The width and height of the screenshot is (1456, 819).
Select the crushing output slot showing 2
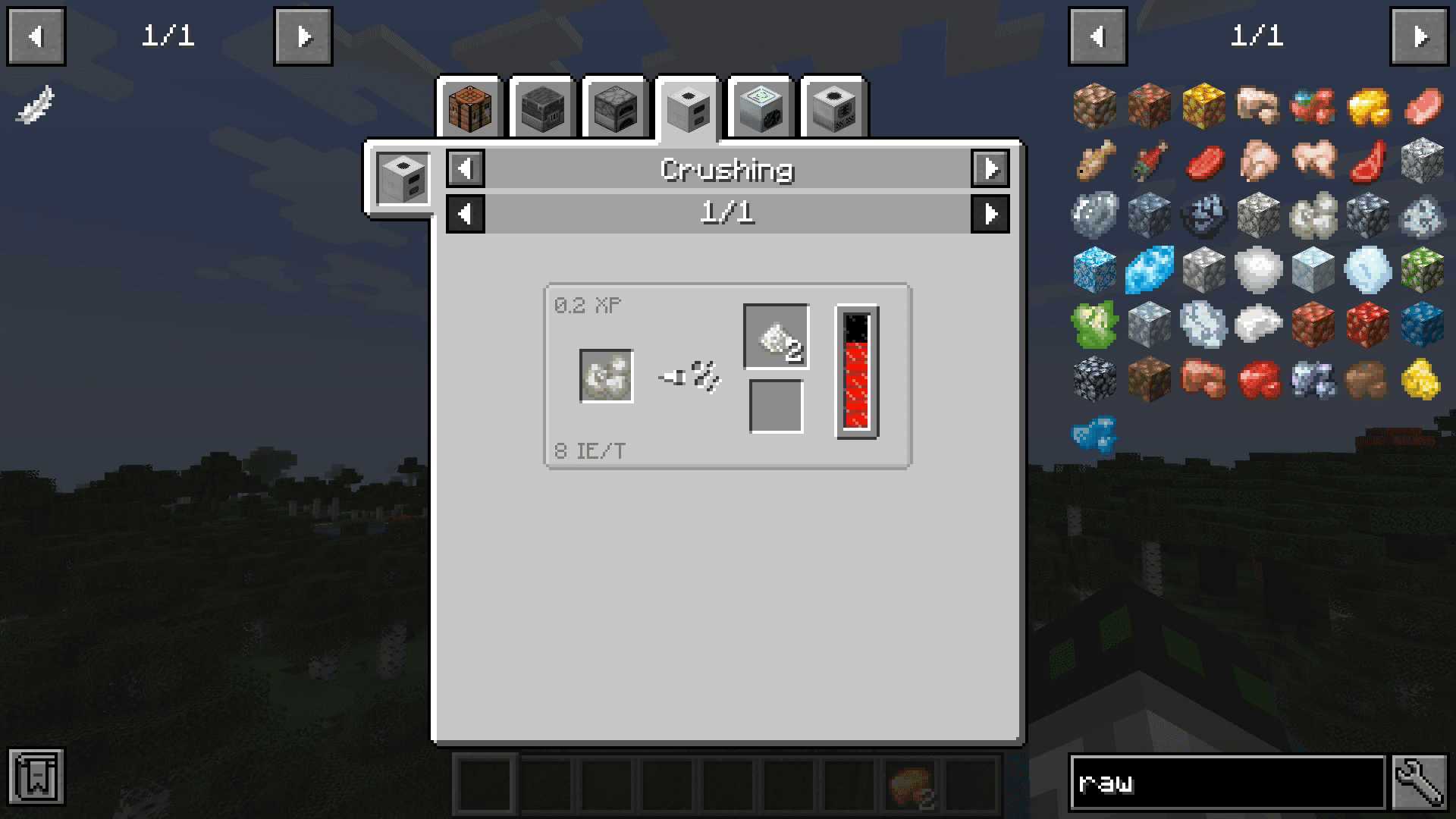tap(777, 337)
